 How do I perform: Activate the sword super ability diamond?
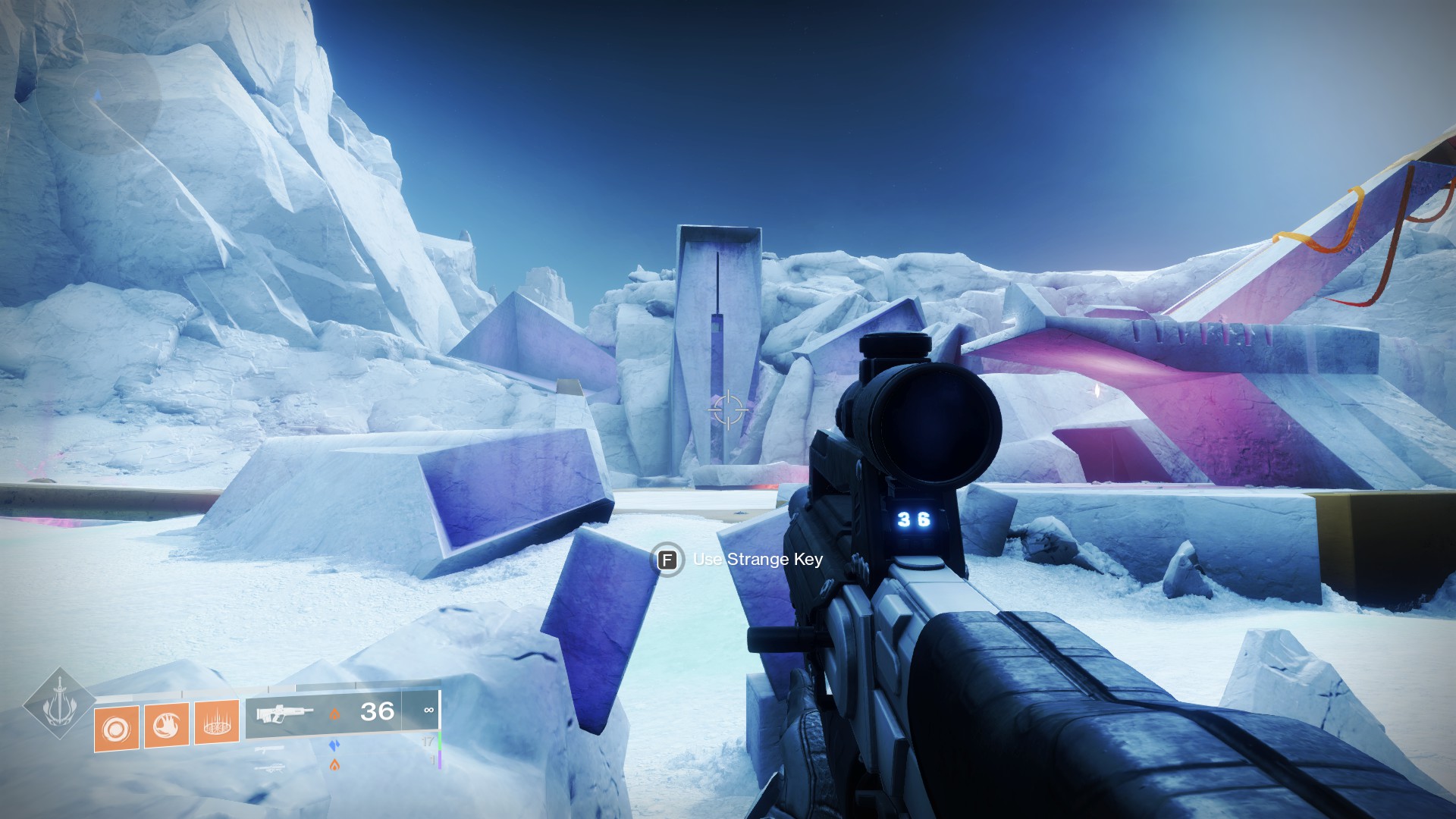tap(59, 704)
